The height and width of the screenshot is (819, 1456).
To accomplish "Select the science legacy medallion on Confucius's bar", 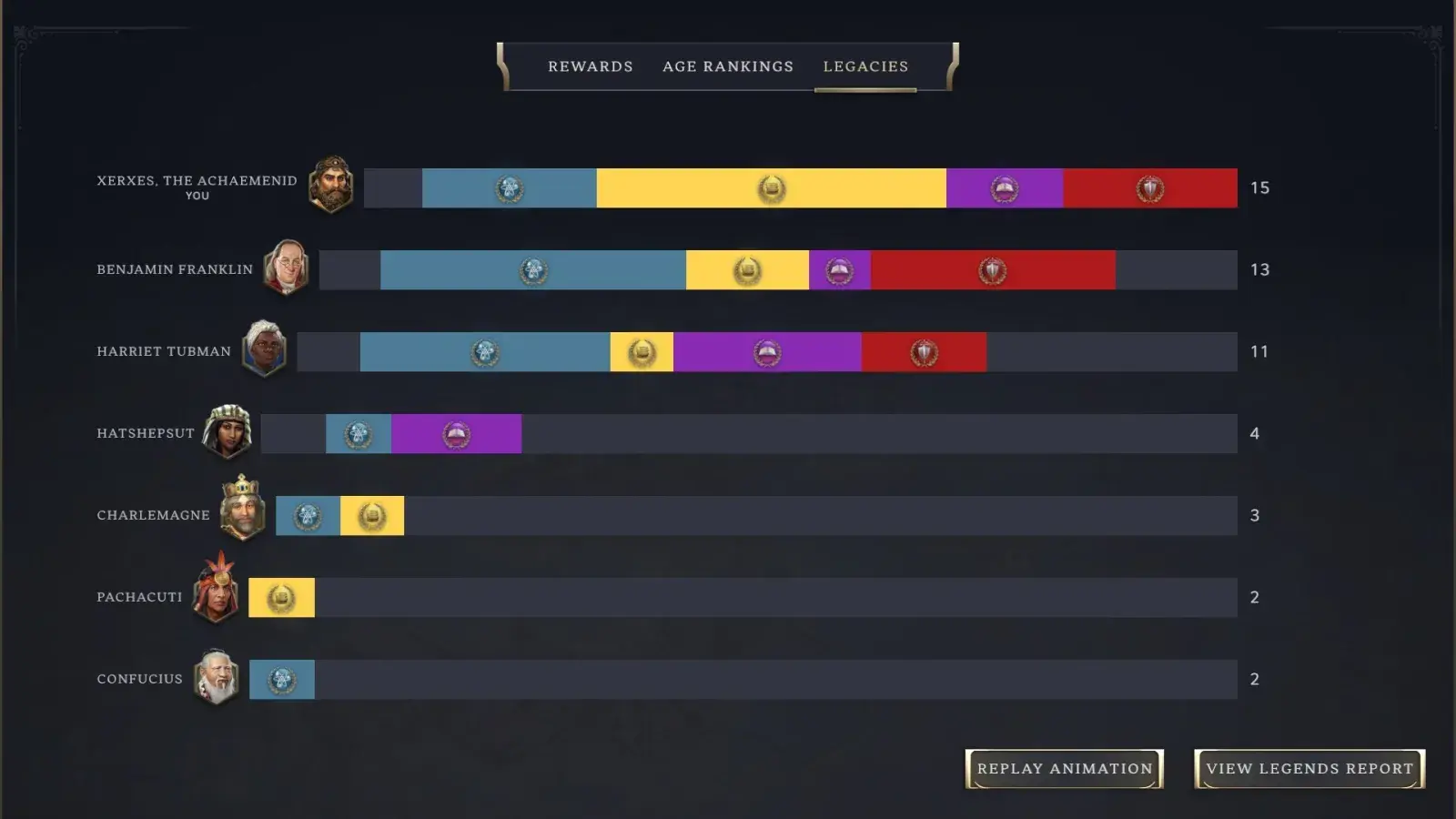I will [x=282, y=679].
